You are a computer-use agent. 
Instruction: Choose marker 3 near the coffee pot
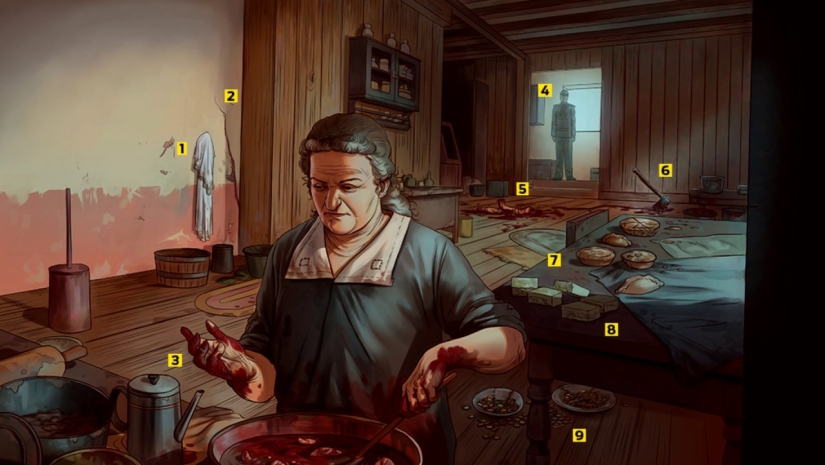[x=175, y=360]
